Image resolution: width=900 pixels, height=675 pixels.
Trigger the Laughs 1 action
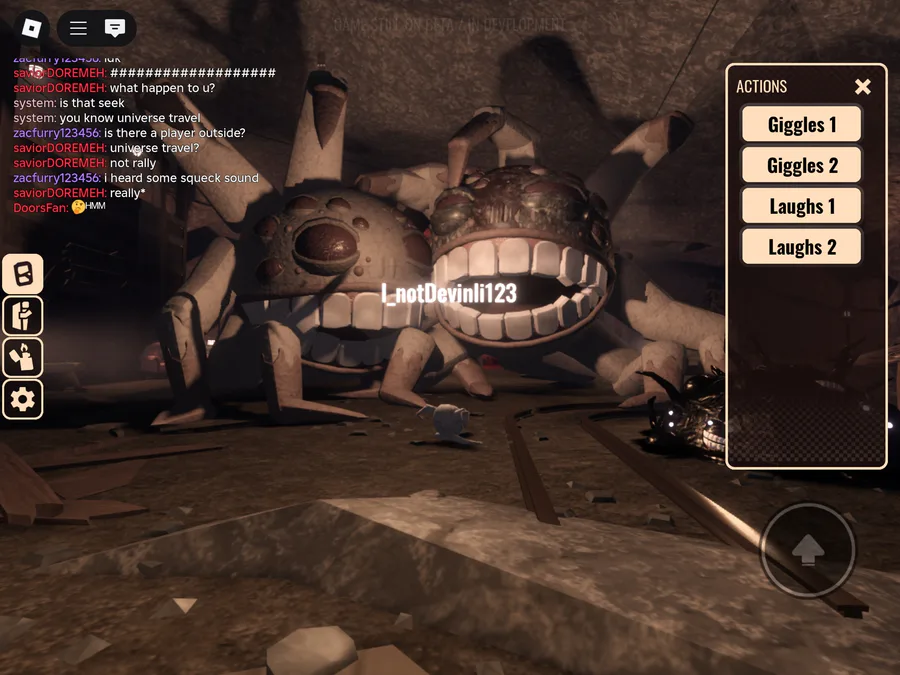click(x=801, y=207)
